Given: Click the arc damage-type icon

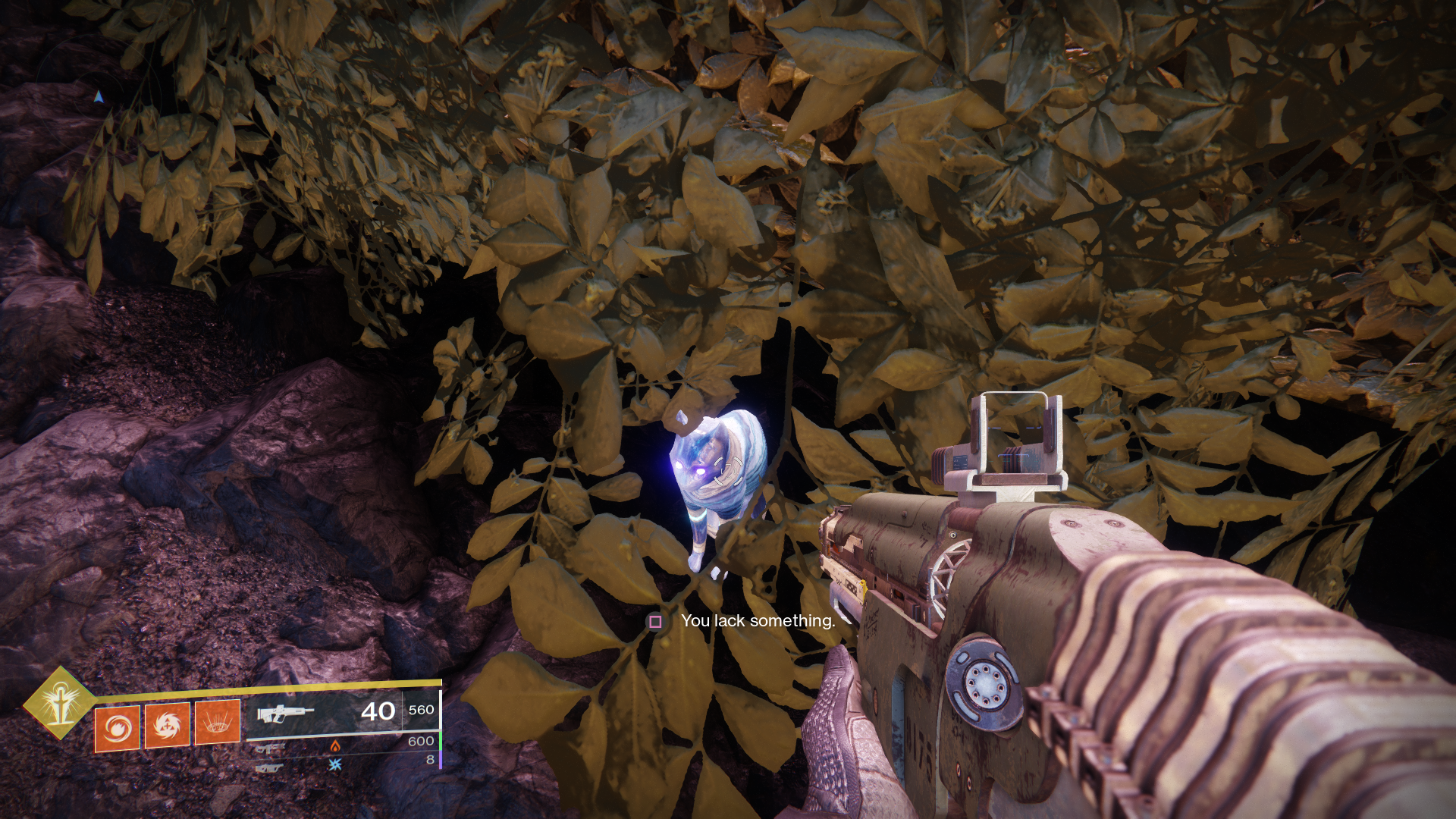Looking at the screenshot, I should pyautogui.click(x=334, y=764).
